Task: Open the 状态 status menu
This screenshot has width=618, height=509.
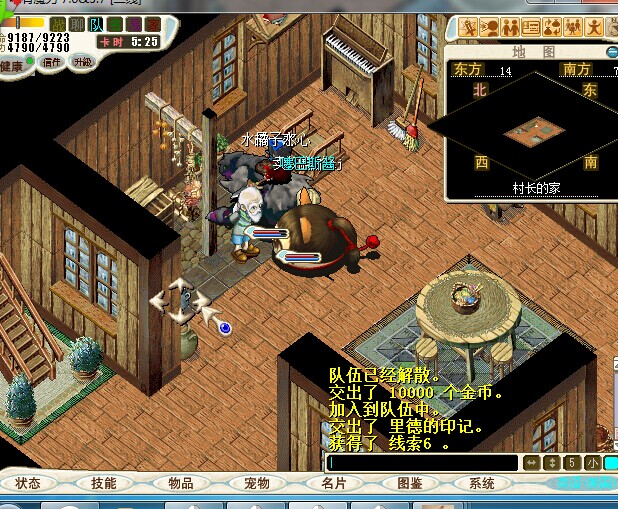Action: 28,483
